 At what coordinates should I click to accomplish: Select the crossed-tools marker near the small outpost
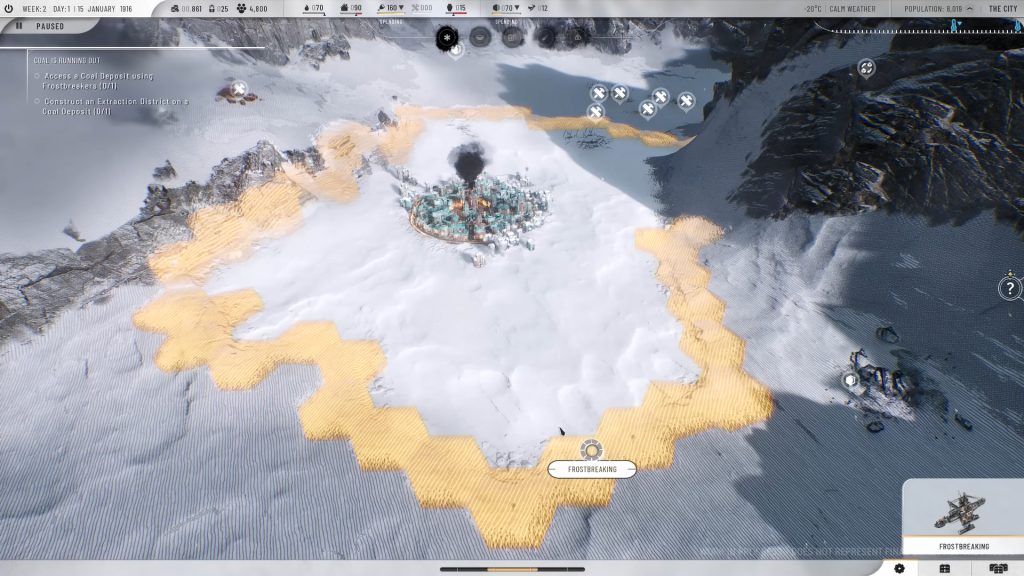click(238, 89)
